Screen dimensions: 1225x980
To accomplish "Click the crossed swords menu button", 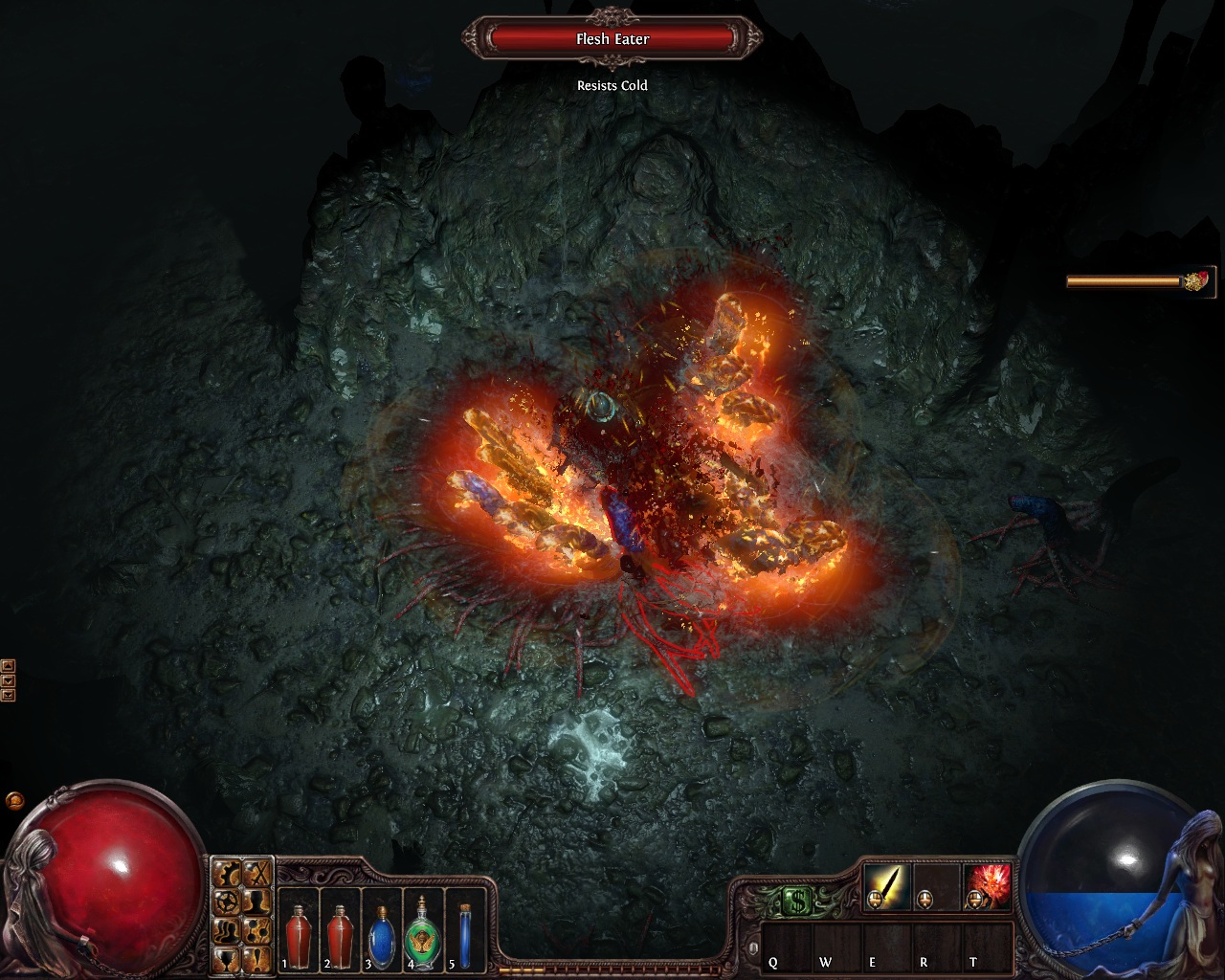I will [x=256, y=873].
